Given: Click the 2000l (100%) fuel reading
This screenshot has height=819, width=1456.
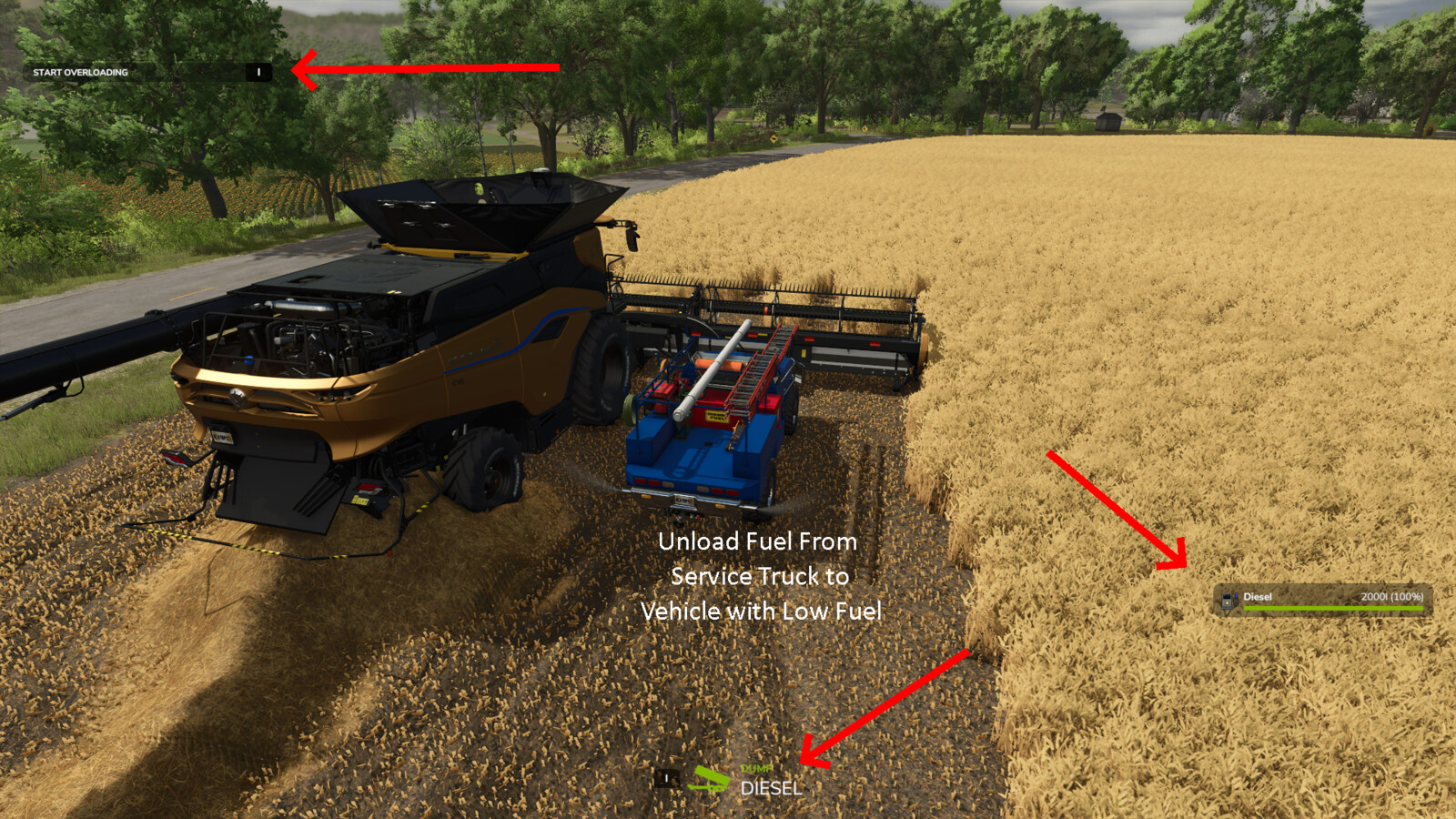Looking at the screenshot, I should coord(1392,597).
